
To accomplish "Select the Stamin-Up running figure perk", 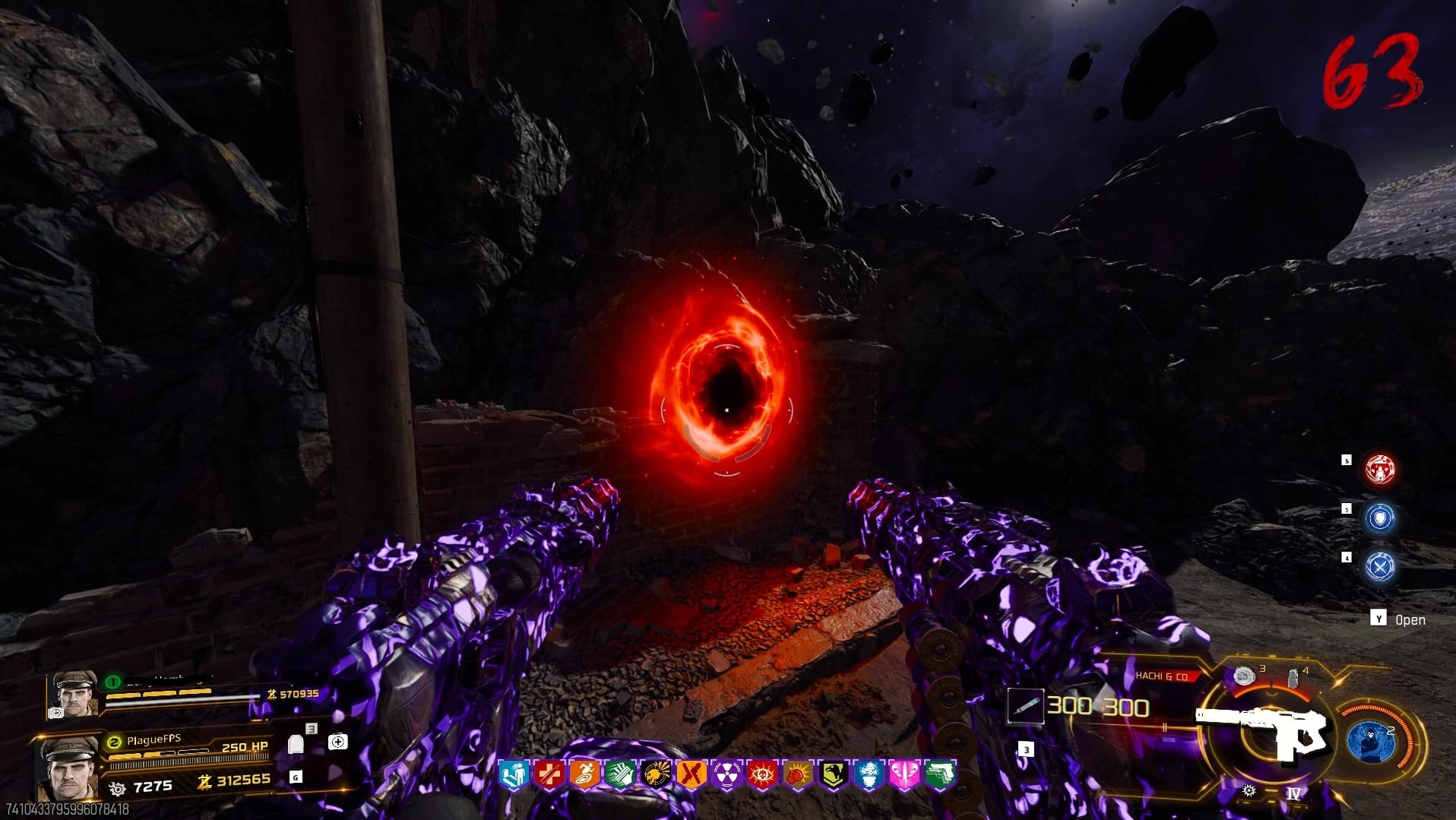I will click(x=584, y=776).
